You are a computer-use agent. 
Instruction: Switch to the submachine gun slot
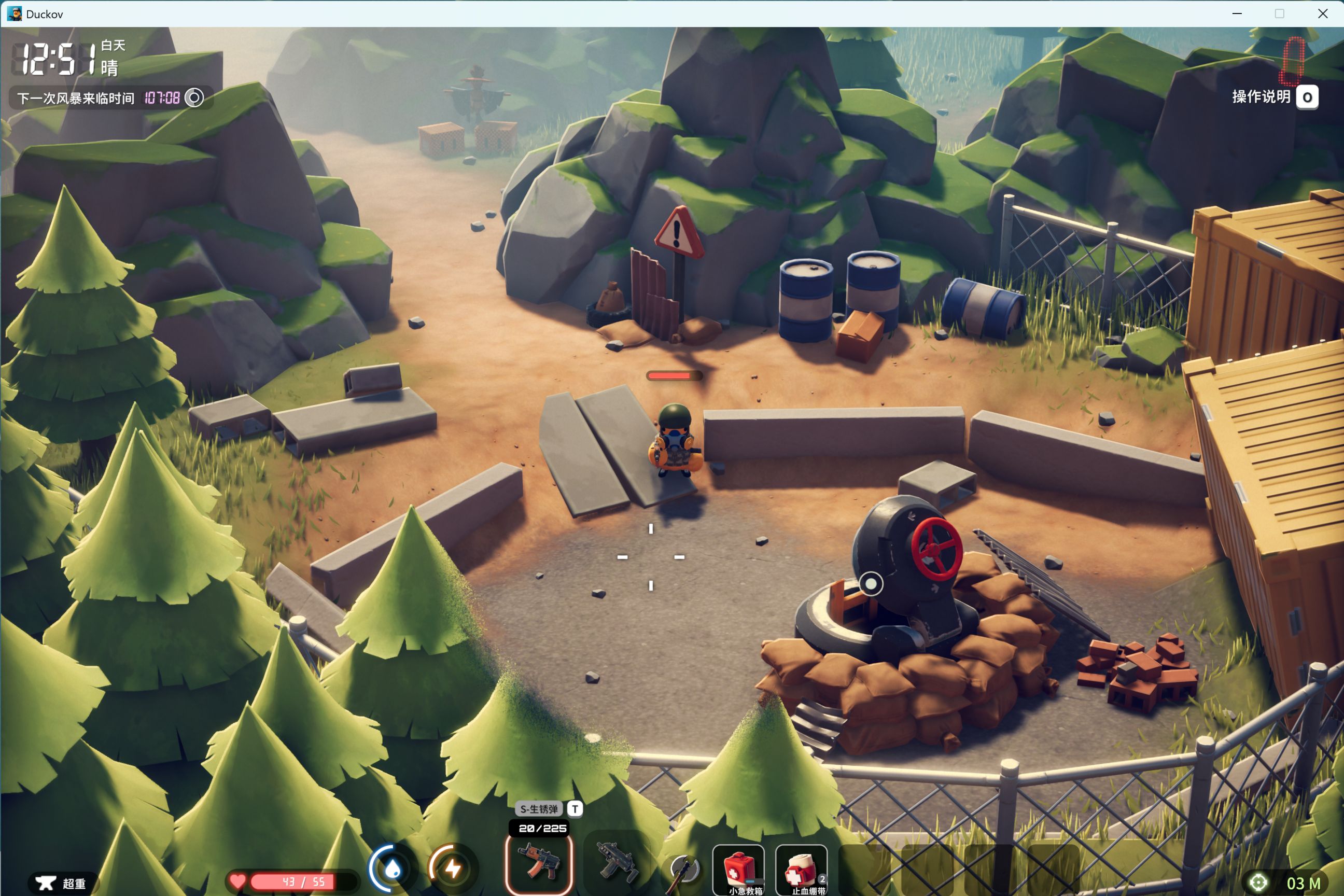(617, 864)
